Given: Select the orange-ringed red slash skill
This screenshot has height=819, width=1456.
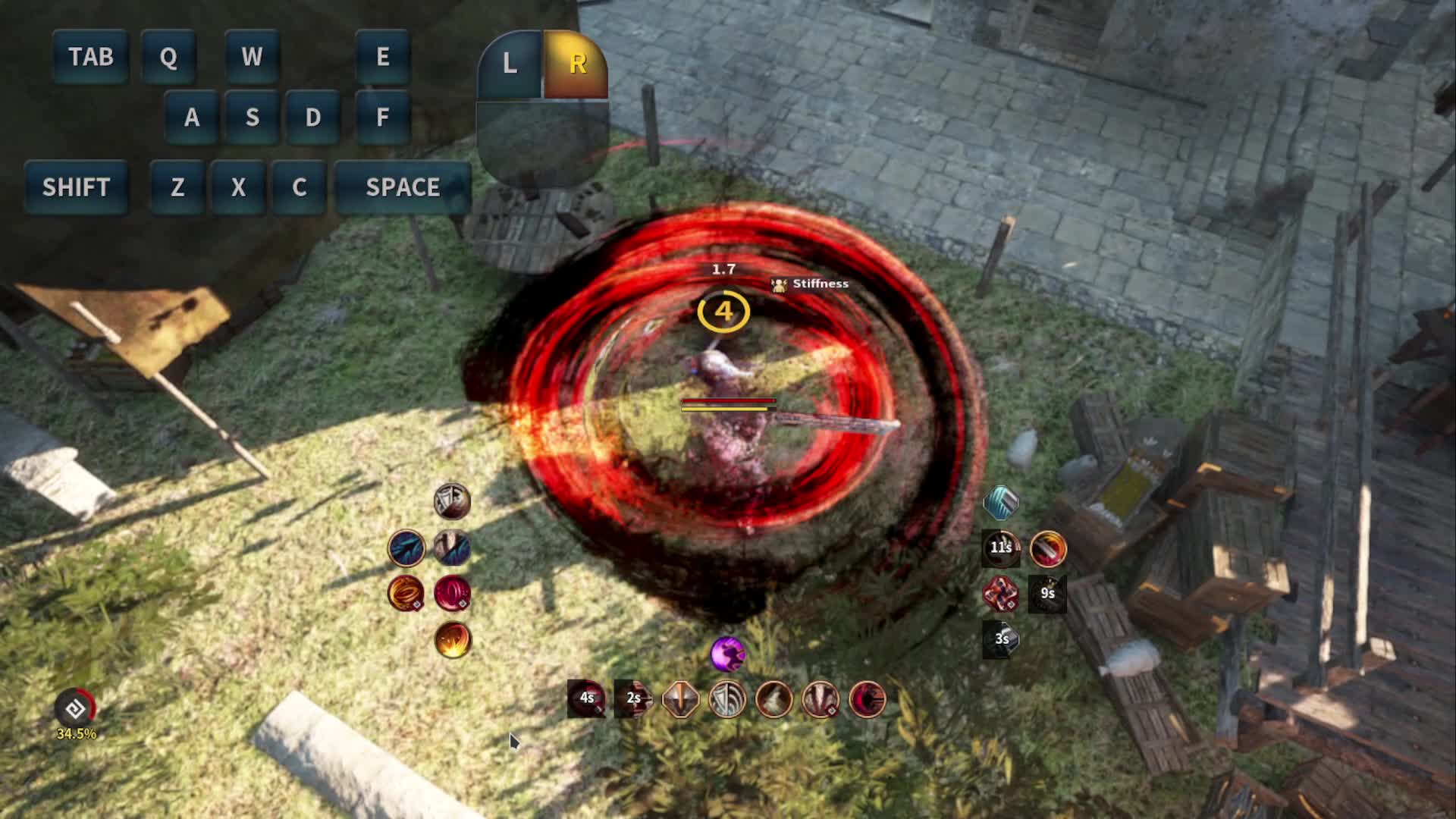Looking at the screenshot, I should click(1048, 548).
